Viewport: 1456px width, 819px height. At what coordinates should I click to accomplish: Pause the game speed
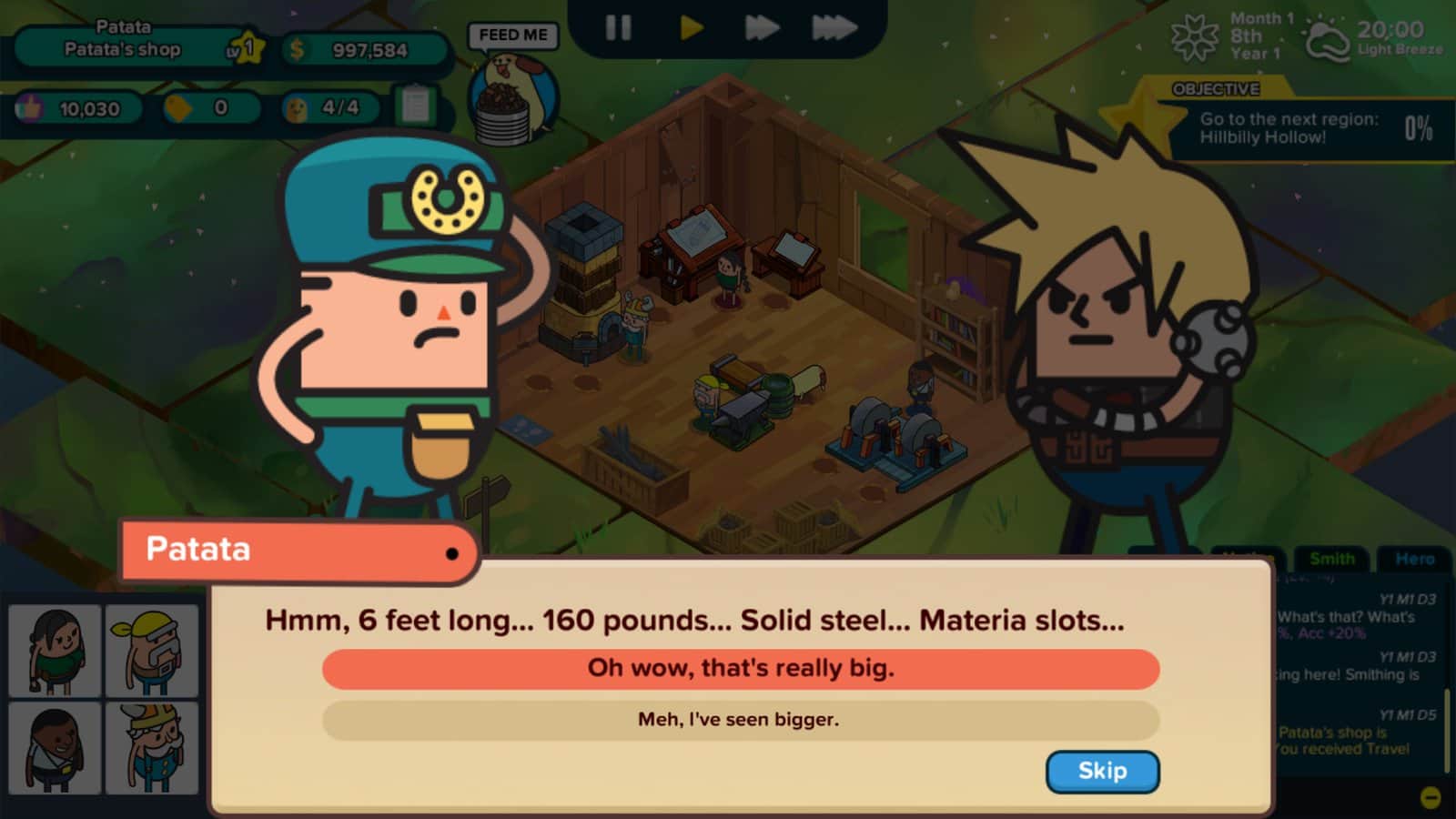pyautogui.click(x=618, y=27)
